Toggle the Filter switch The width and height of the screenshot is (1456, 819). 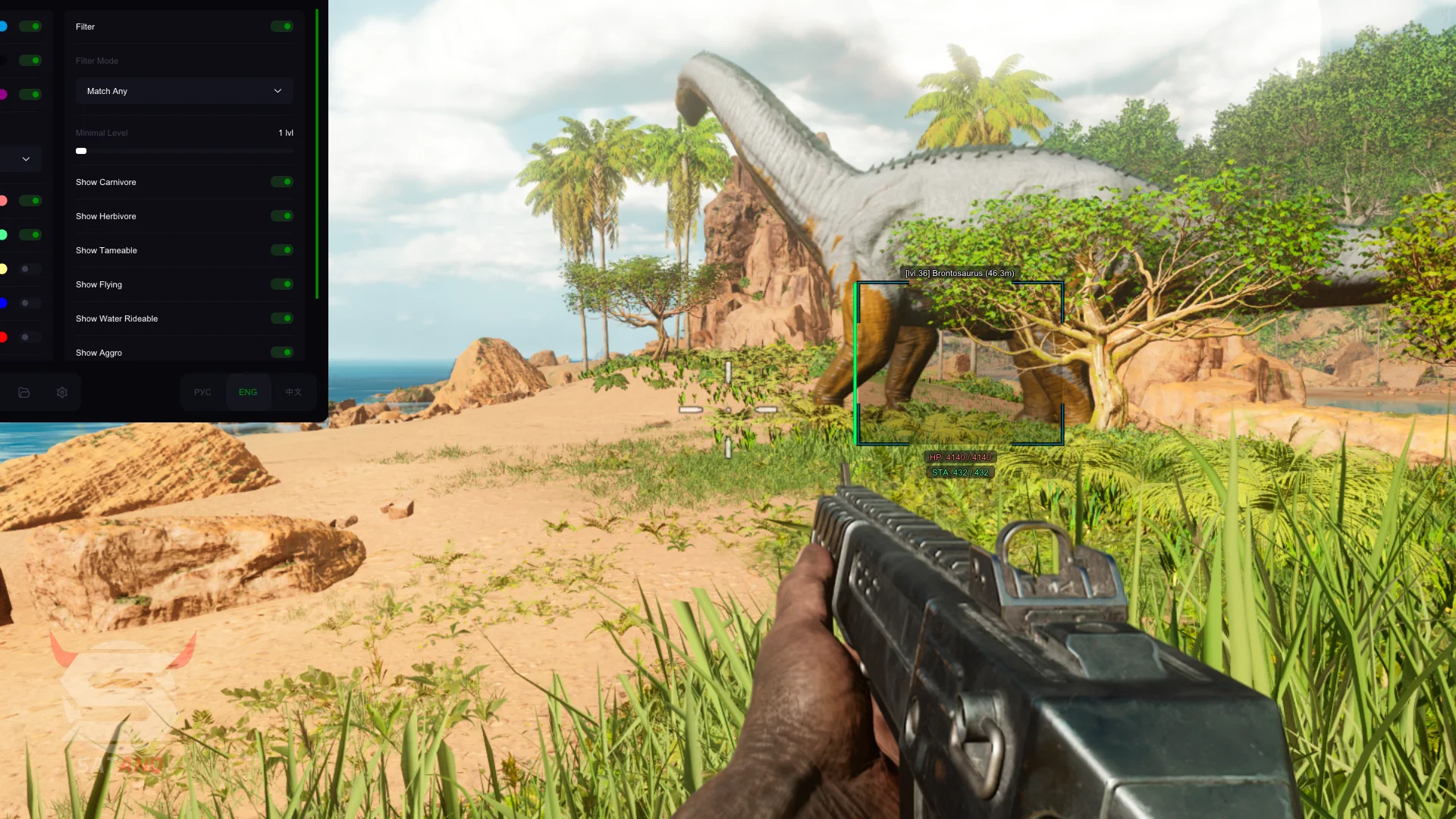(282, 27)
